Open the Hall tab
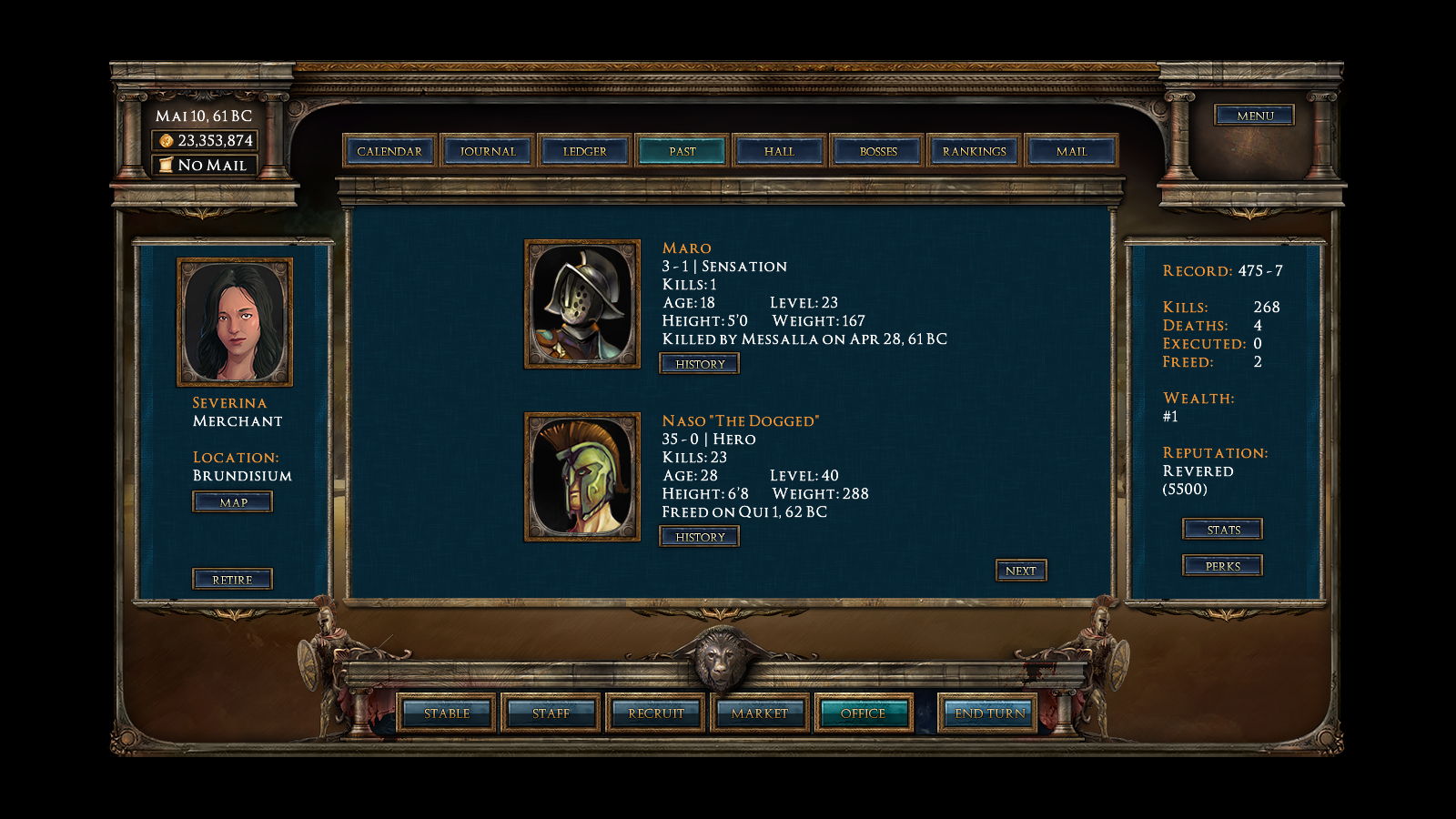 (779, 151)
